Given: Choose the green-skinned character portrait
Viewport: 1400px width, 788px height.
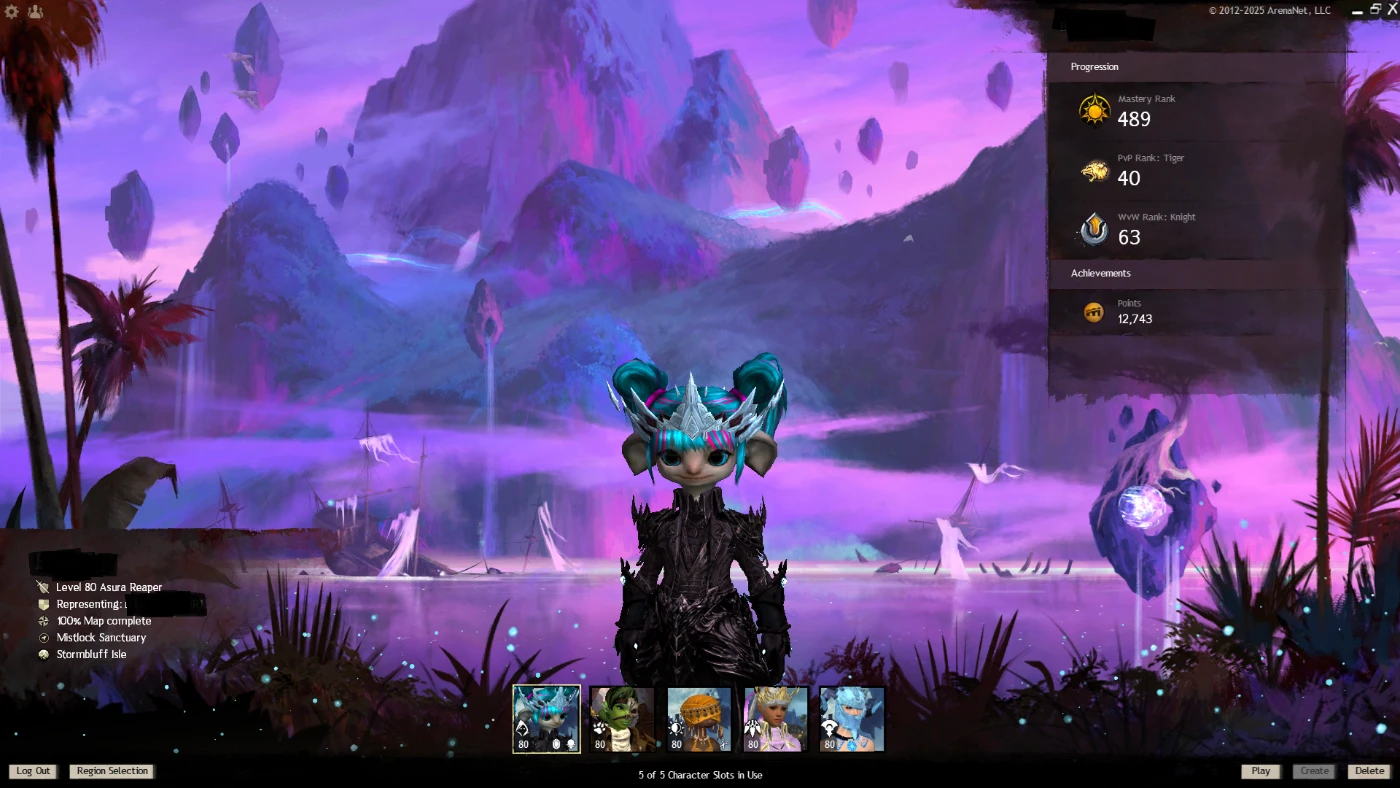Looking at the screenshot, I should pos(623,718).
